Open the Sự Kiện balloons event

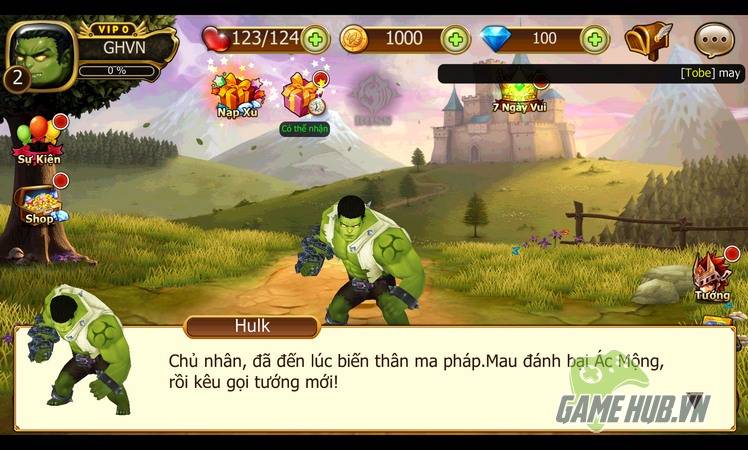pyautogui.click(x=38, y=138)
